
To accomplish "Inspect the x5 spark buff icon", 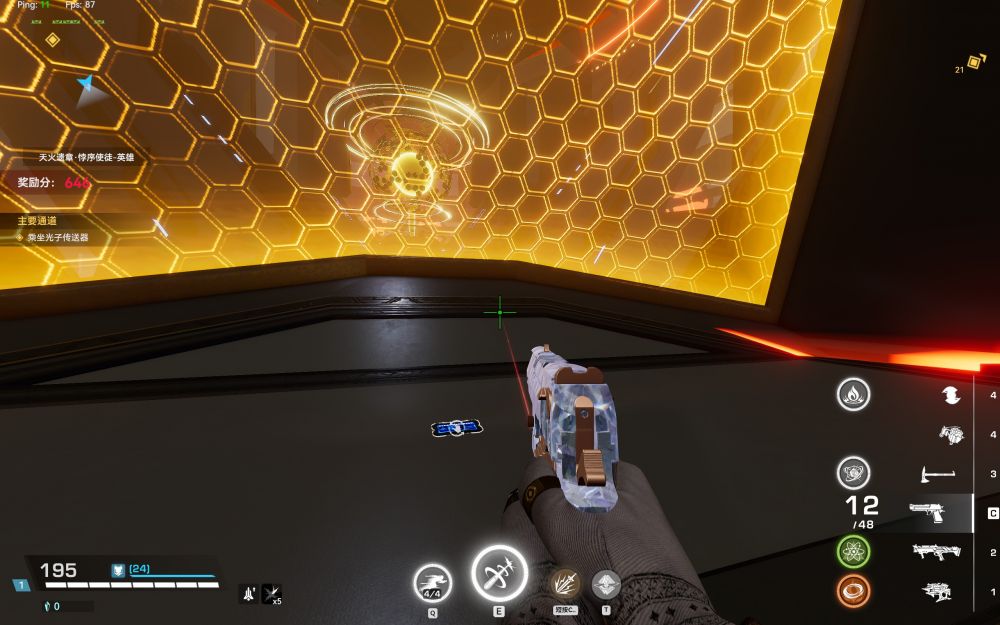I will pos(271,593).
